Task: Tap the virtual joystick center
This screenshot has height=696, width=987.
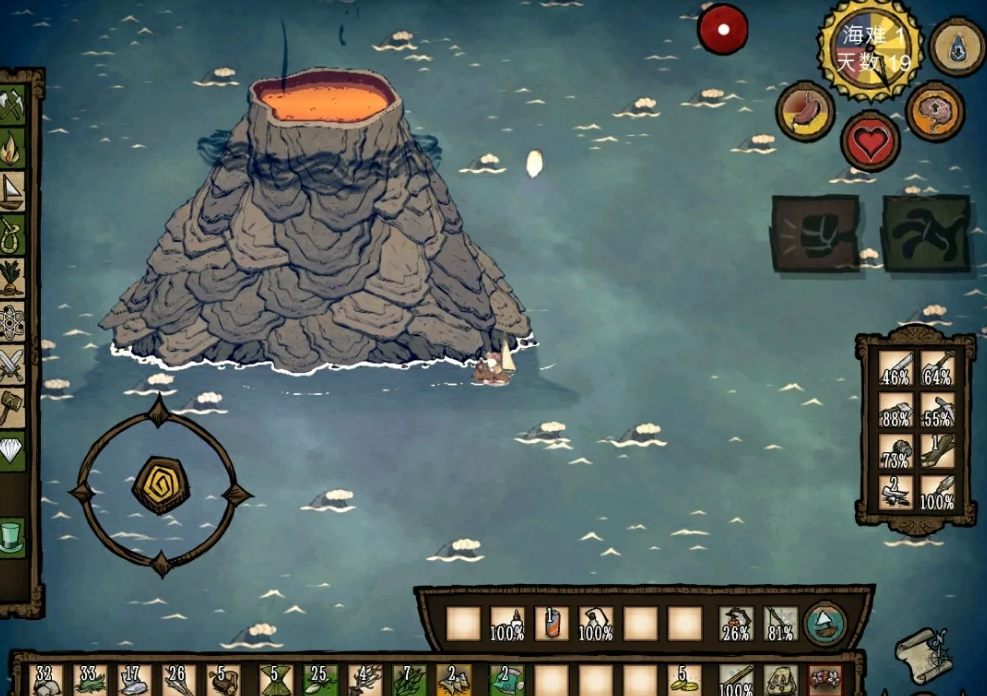Action: 160,485
